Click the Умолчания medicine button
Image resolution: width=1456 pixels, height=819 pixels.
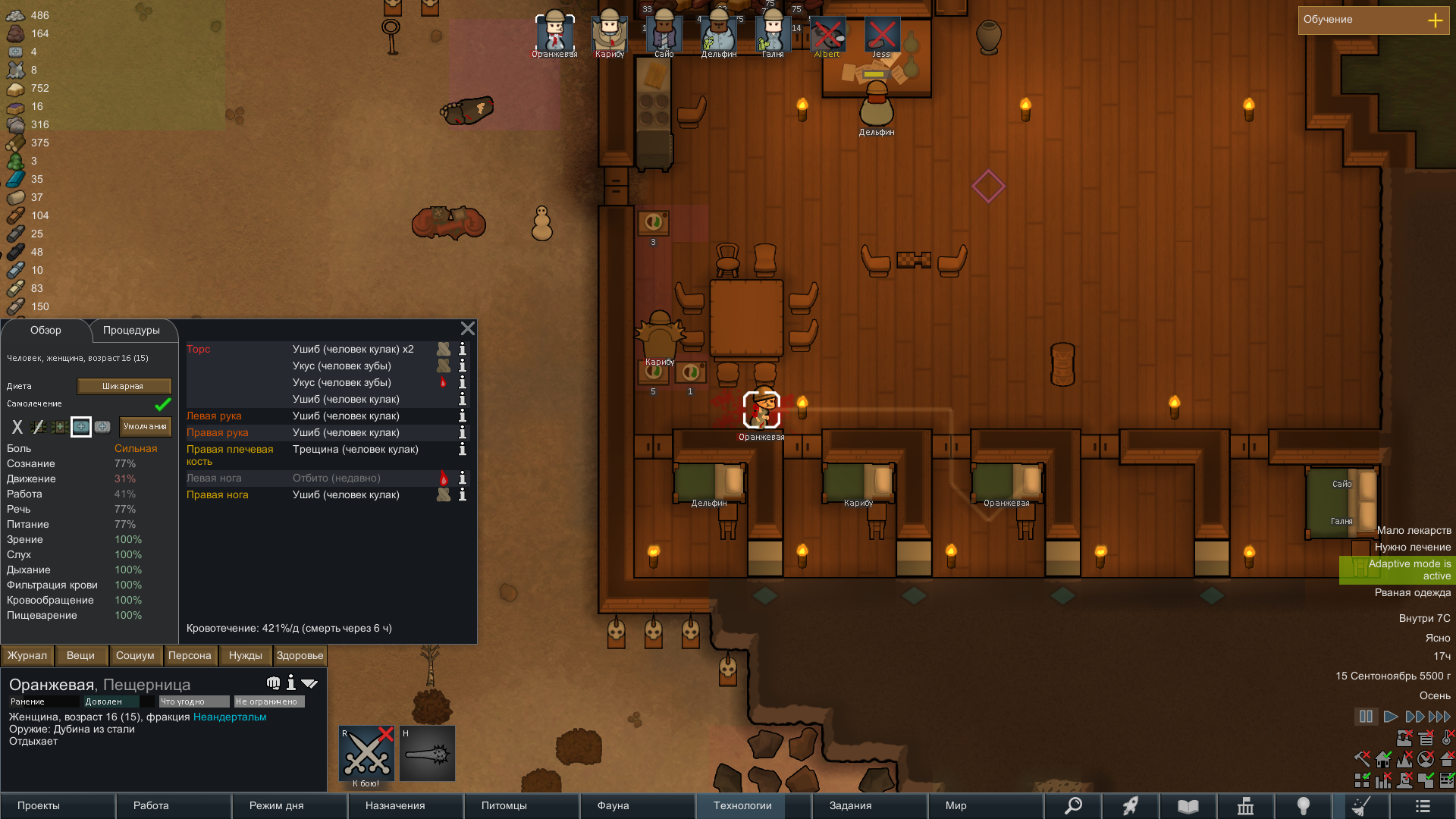click(x=145, y=427)
